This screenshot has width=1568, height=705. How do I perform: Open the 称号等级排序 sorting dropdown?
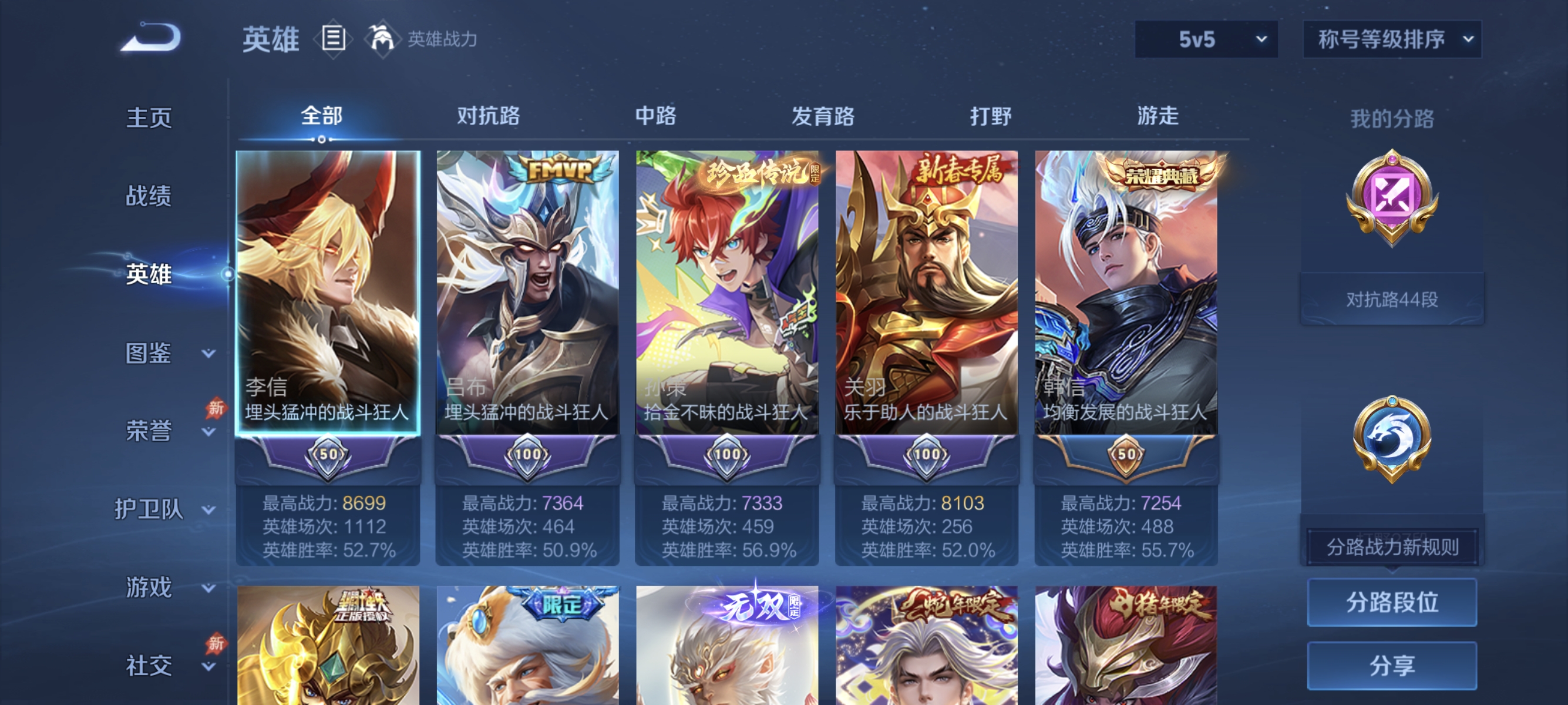pyautogui.click(x=1391, y=38)
